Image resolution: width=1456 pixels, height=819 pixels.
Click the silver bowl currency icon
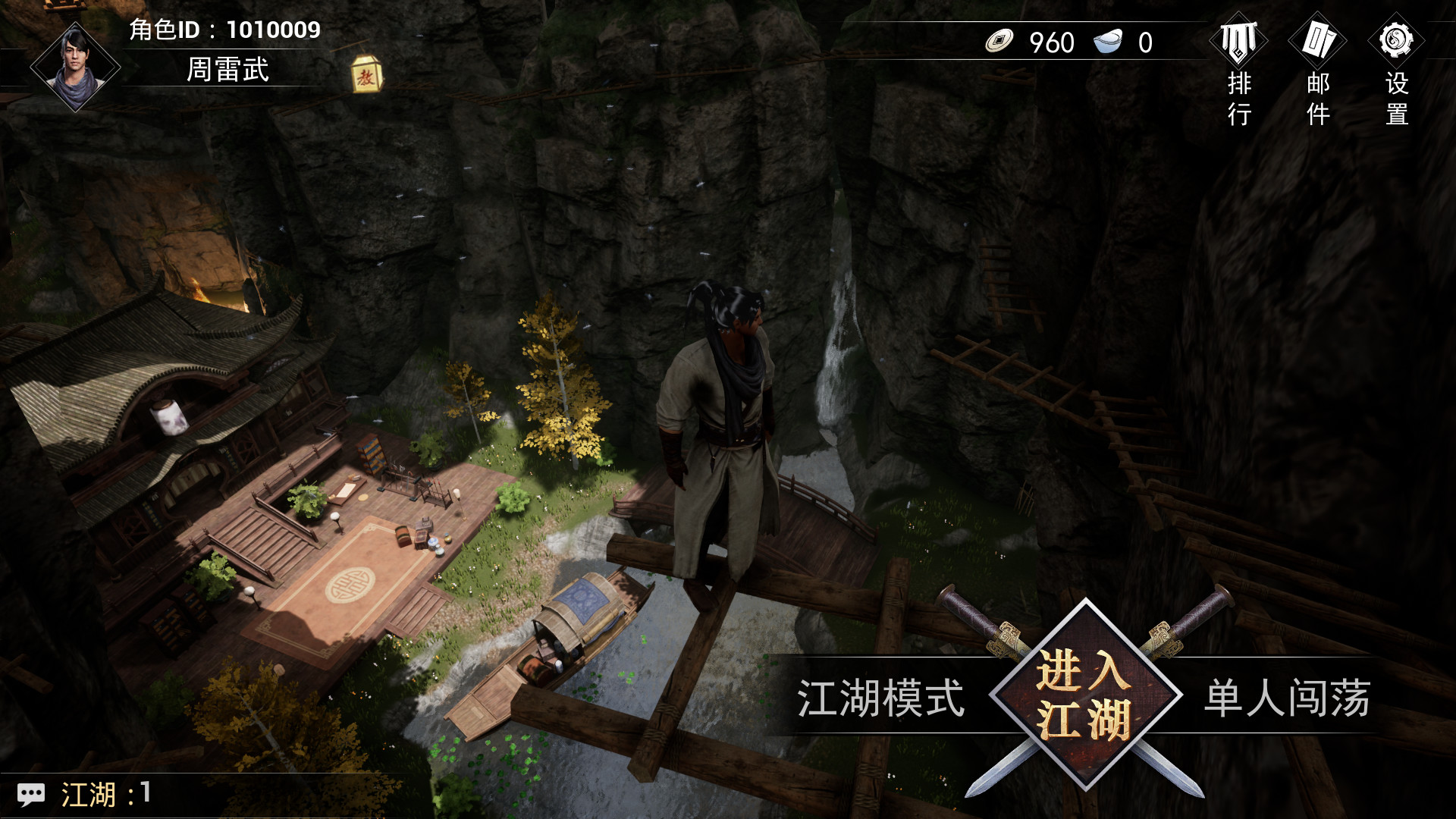click(x=1106, y=42)
